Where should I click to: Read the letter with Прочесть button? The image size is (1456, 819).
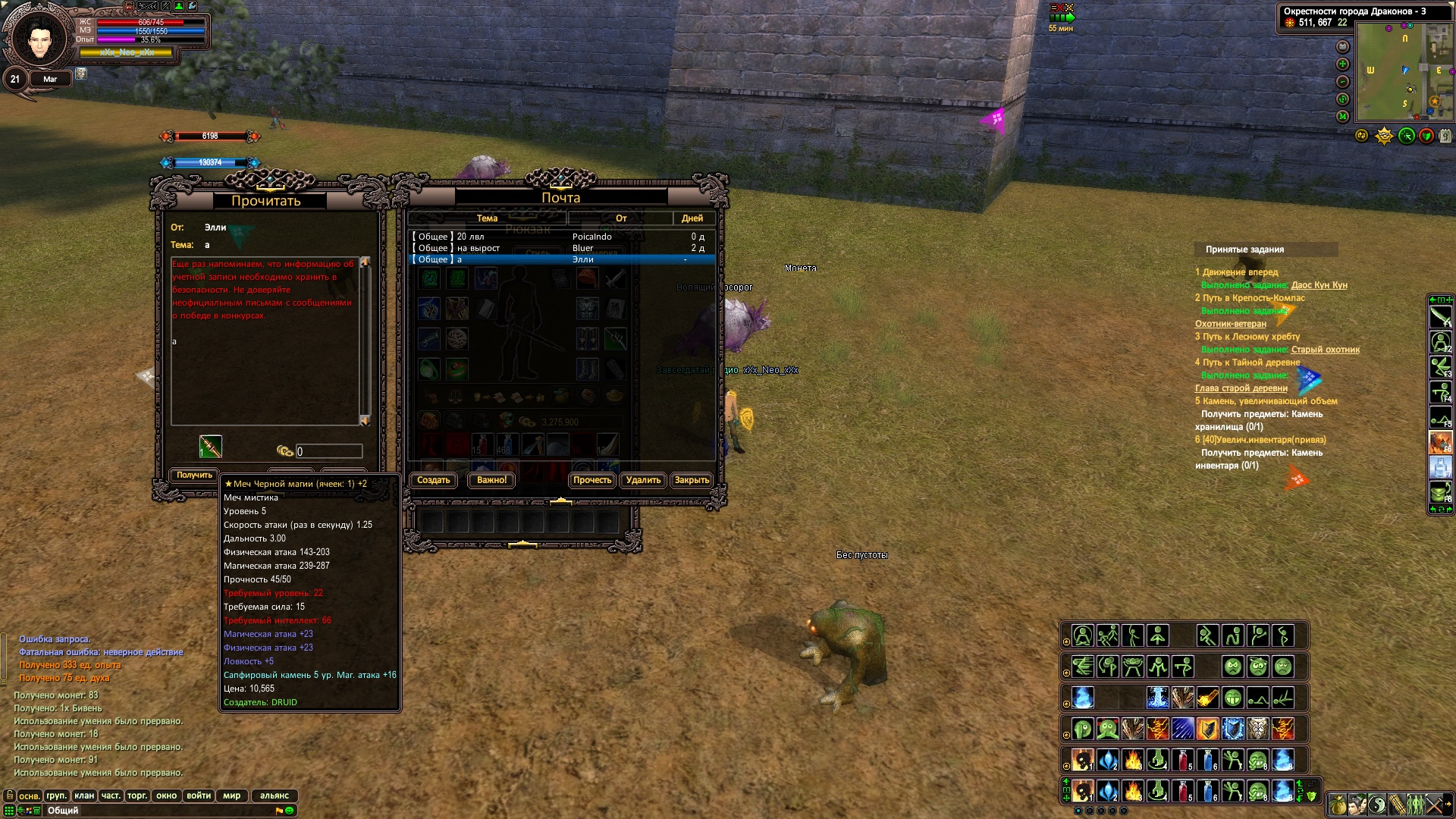coord(591,480)
